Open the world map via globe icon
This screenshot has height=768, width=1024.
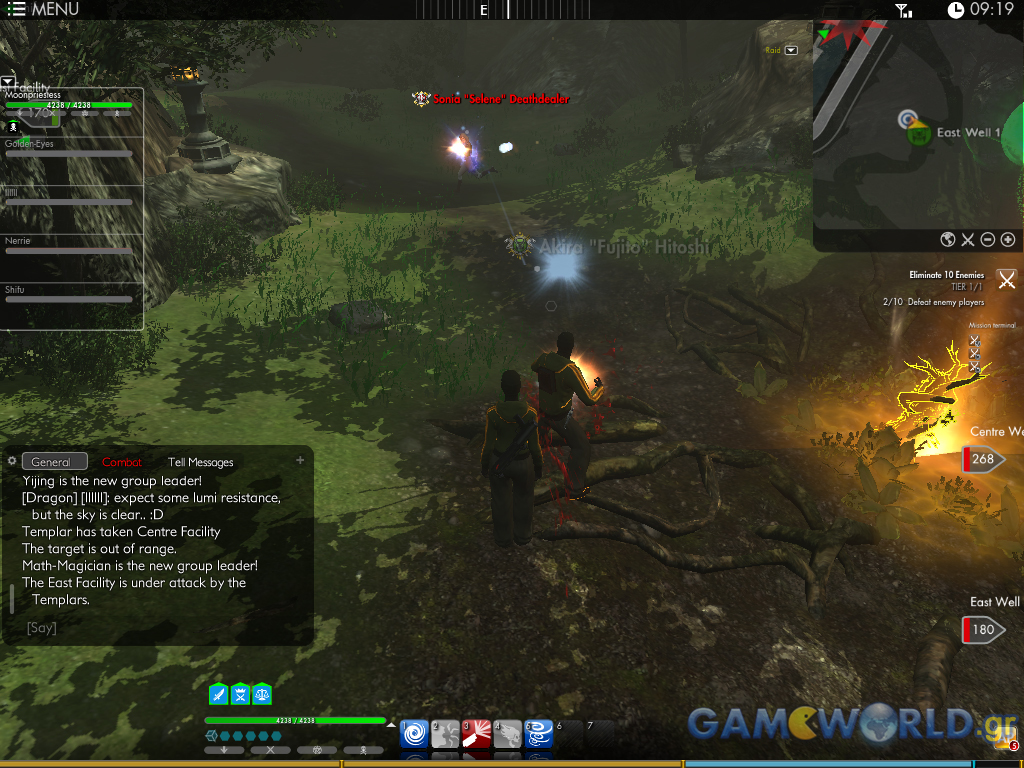948,239
